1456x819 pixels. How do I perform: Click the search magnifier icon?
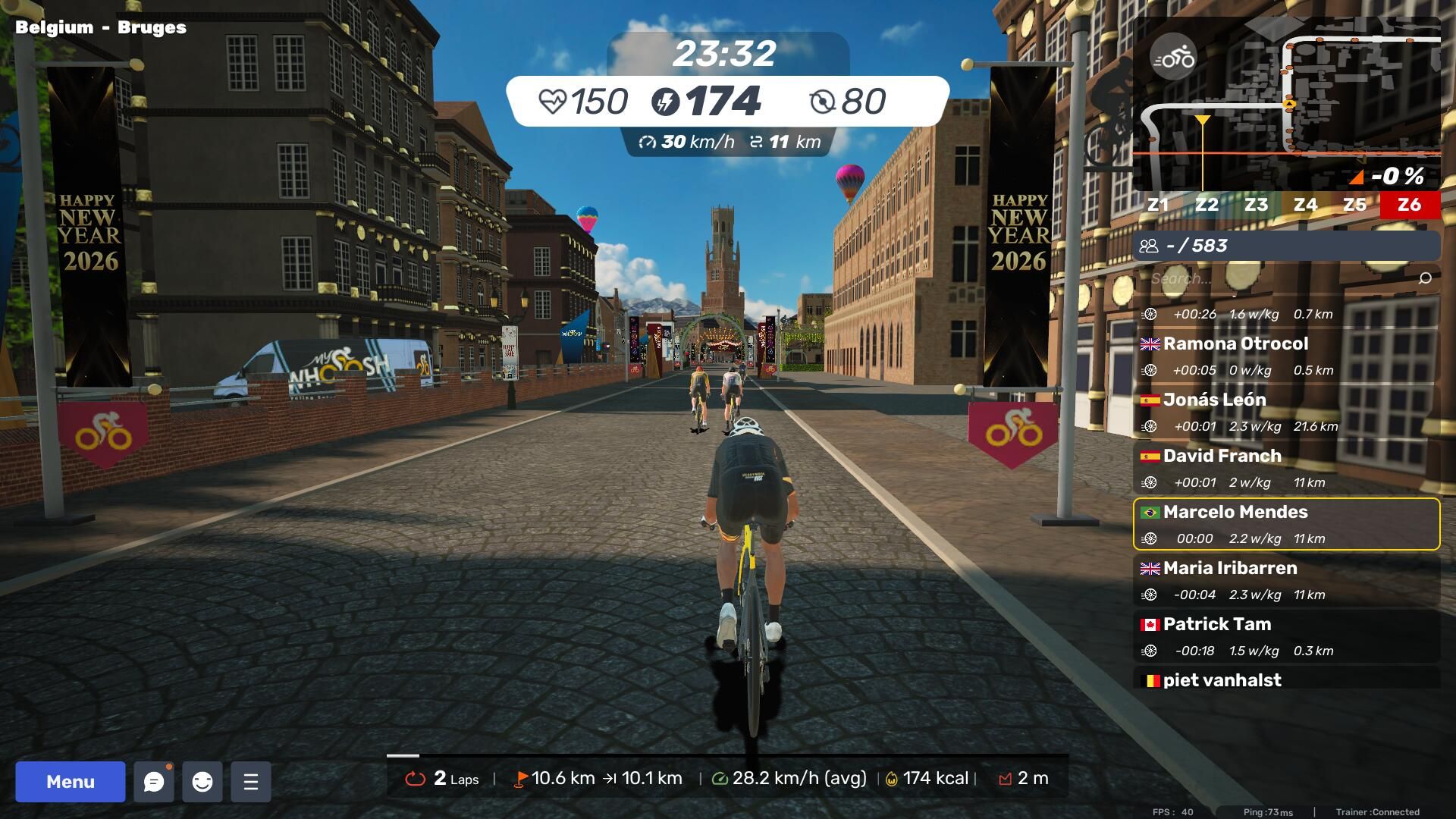coord(1425,278)
